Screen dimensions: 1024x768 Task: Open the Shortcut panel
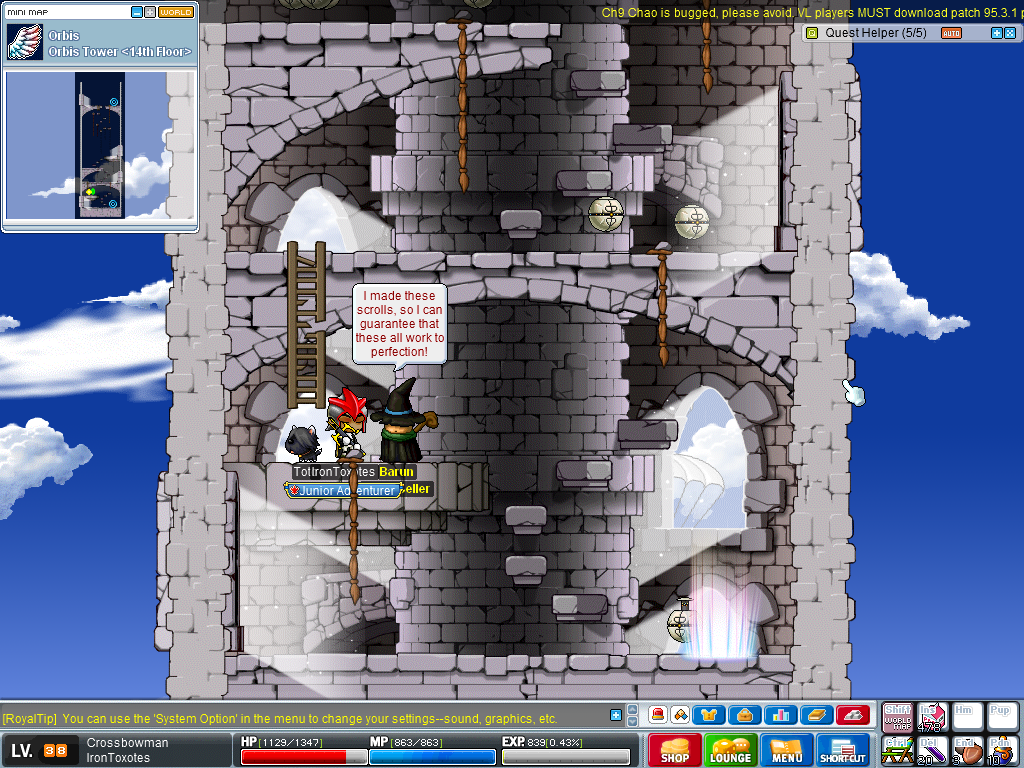click(843, 750)
